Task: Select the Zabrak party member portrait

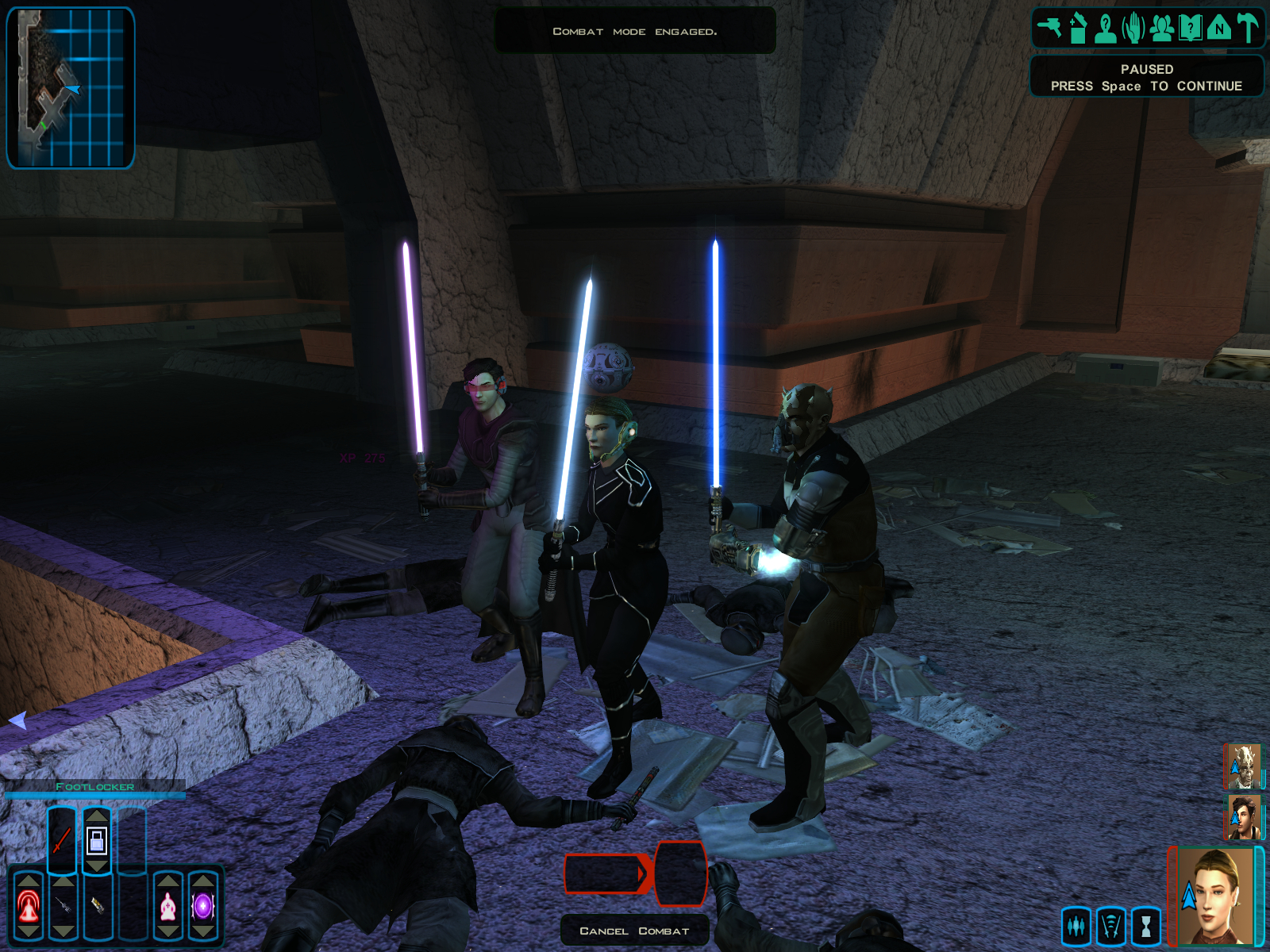Action: 1243,766
